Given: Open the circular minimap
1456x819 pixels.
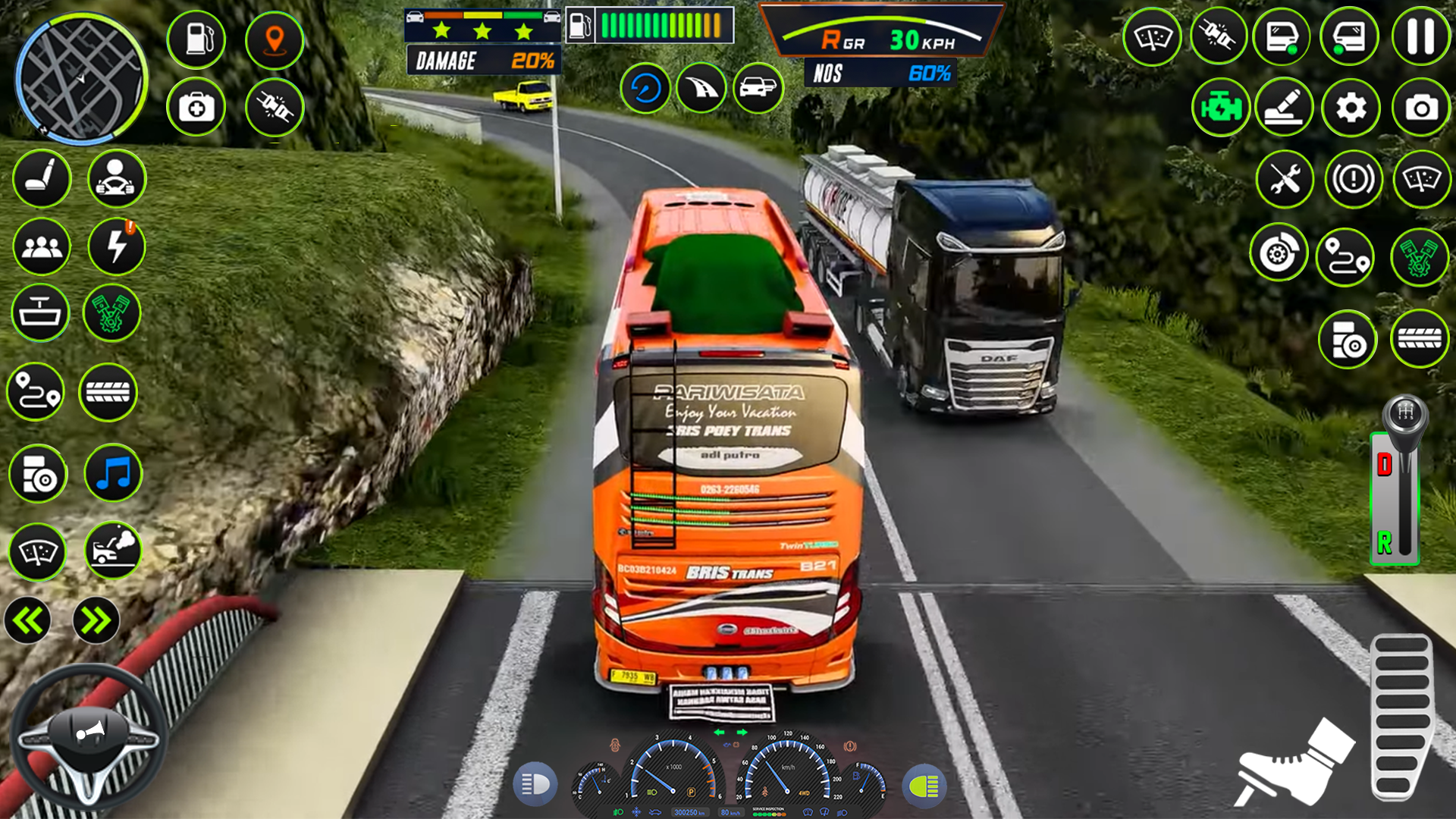Looking at the screenshot, I should coord(82,78).
